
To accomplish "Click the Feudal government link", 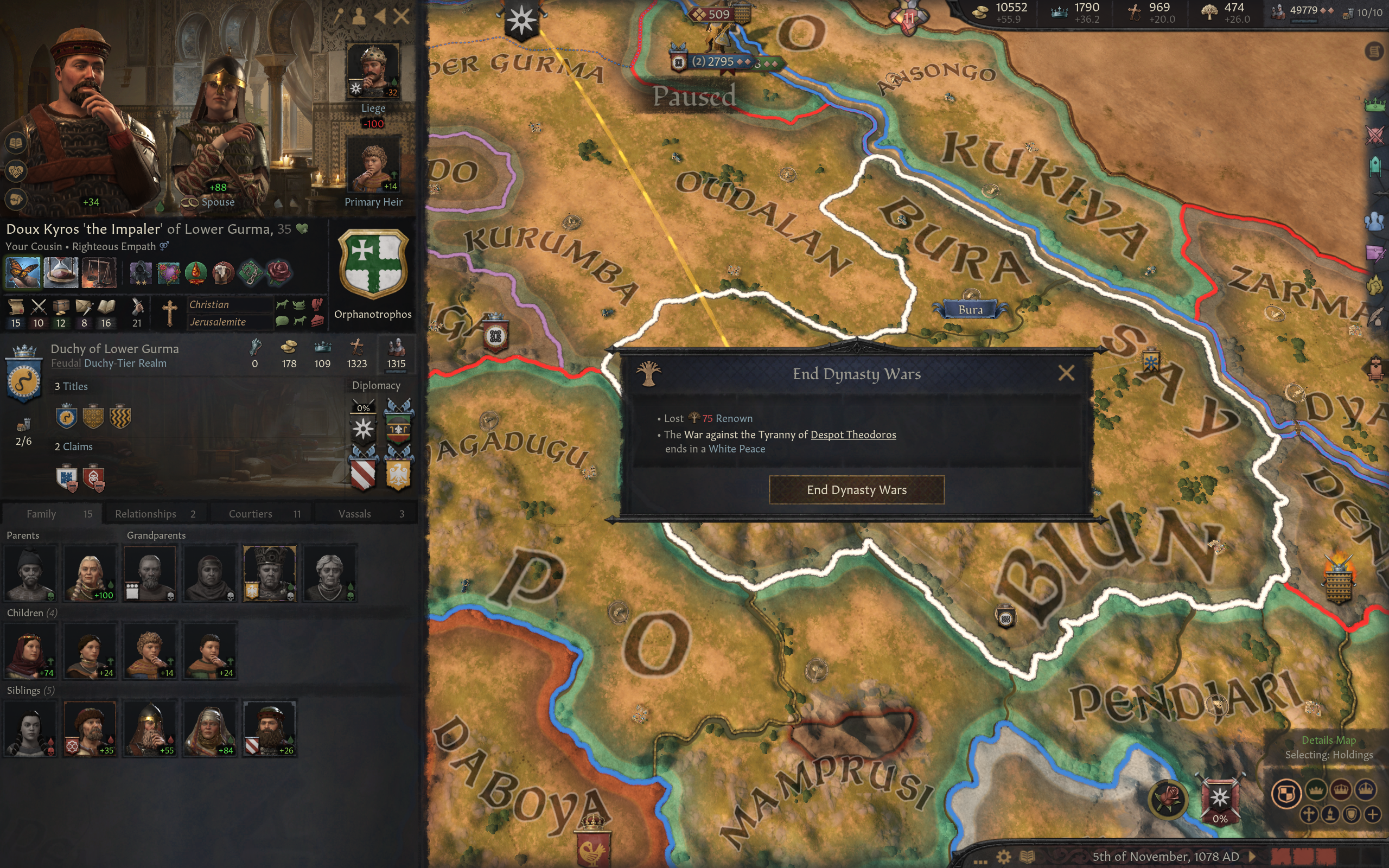I will click(66, 363).
